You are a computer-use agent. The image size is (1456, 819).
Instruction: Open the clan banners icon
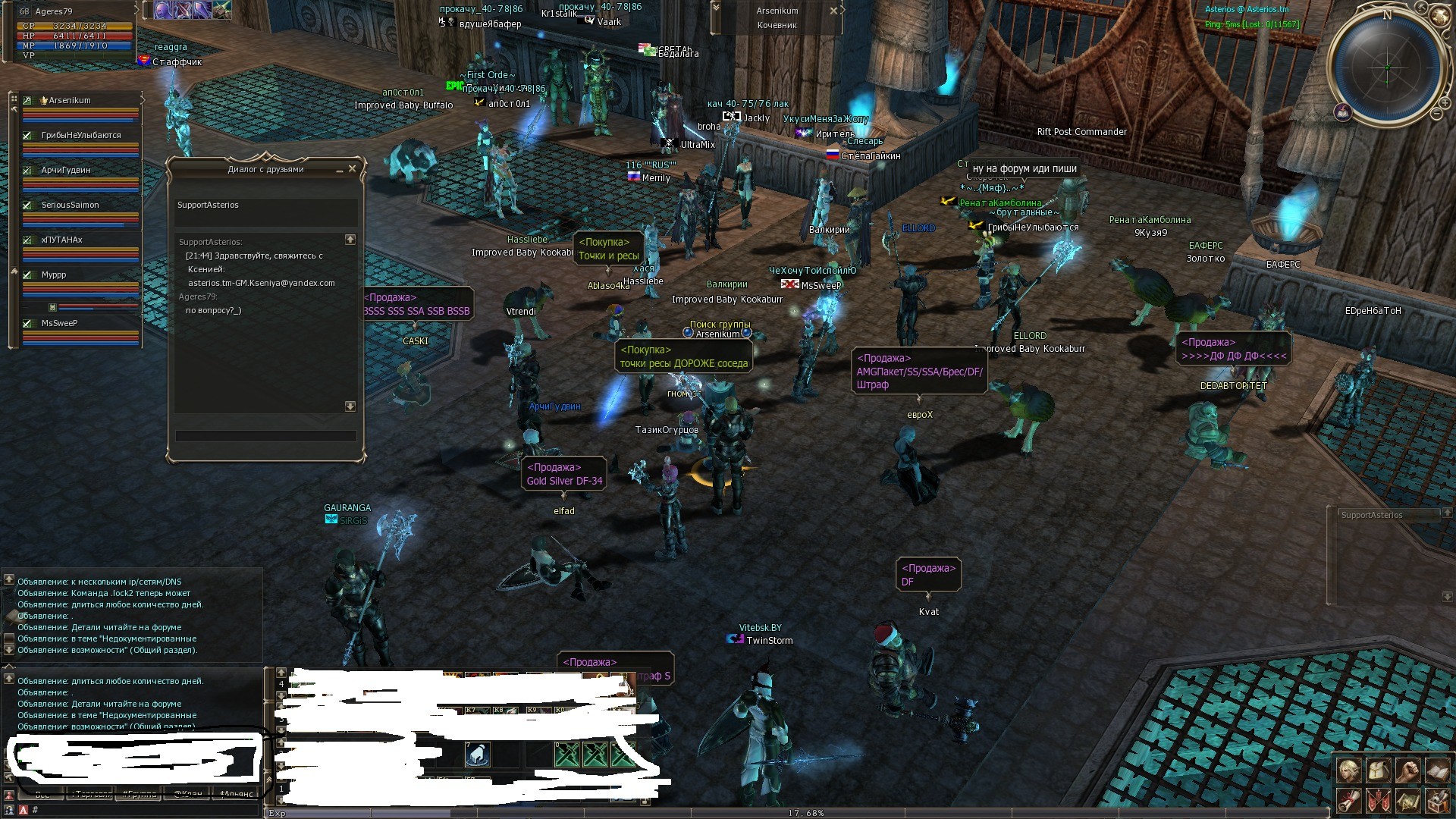[1378, 800]
